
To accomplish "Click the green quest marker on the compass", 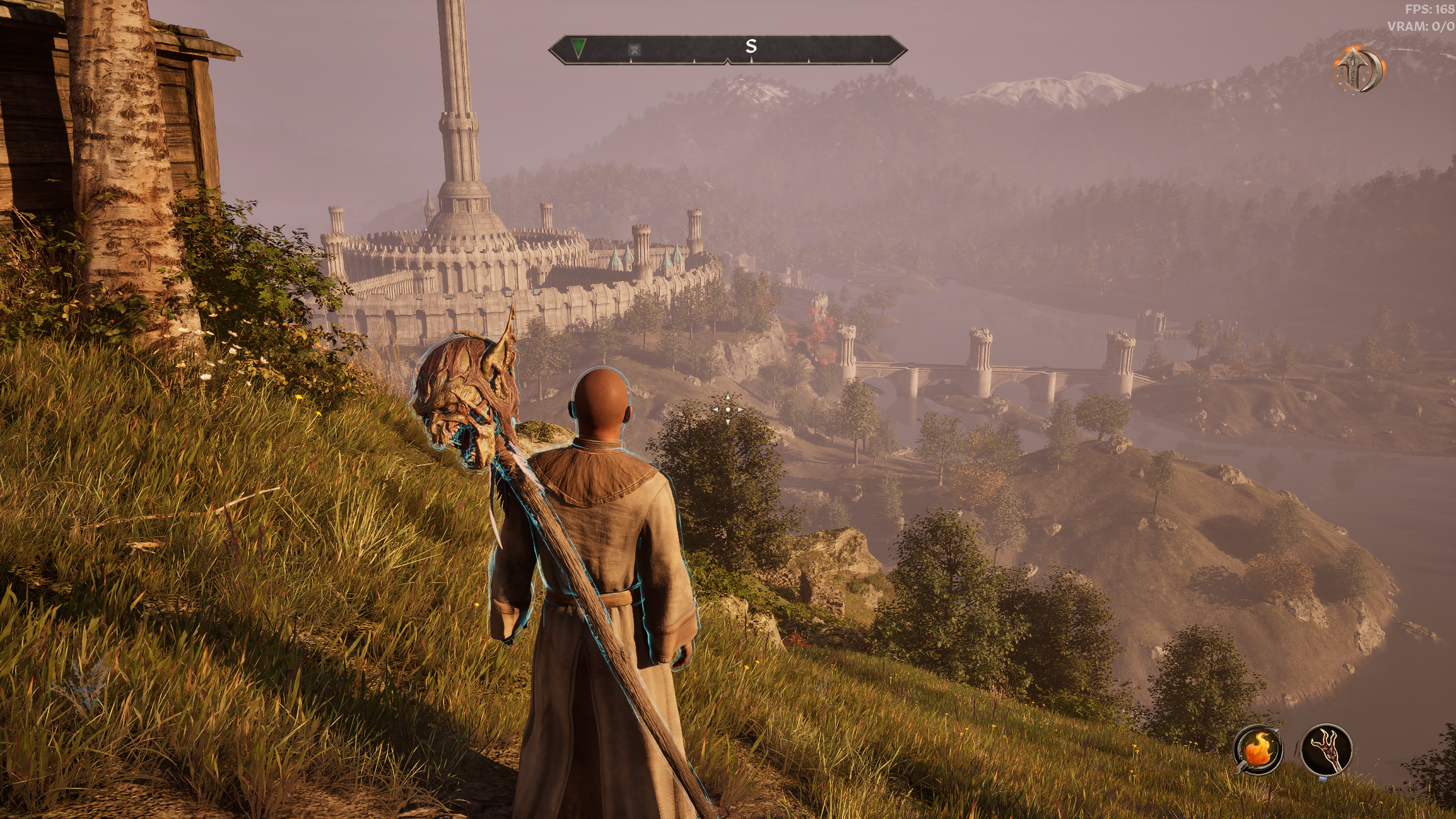I will tap(579, 49).
